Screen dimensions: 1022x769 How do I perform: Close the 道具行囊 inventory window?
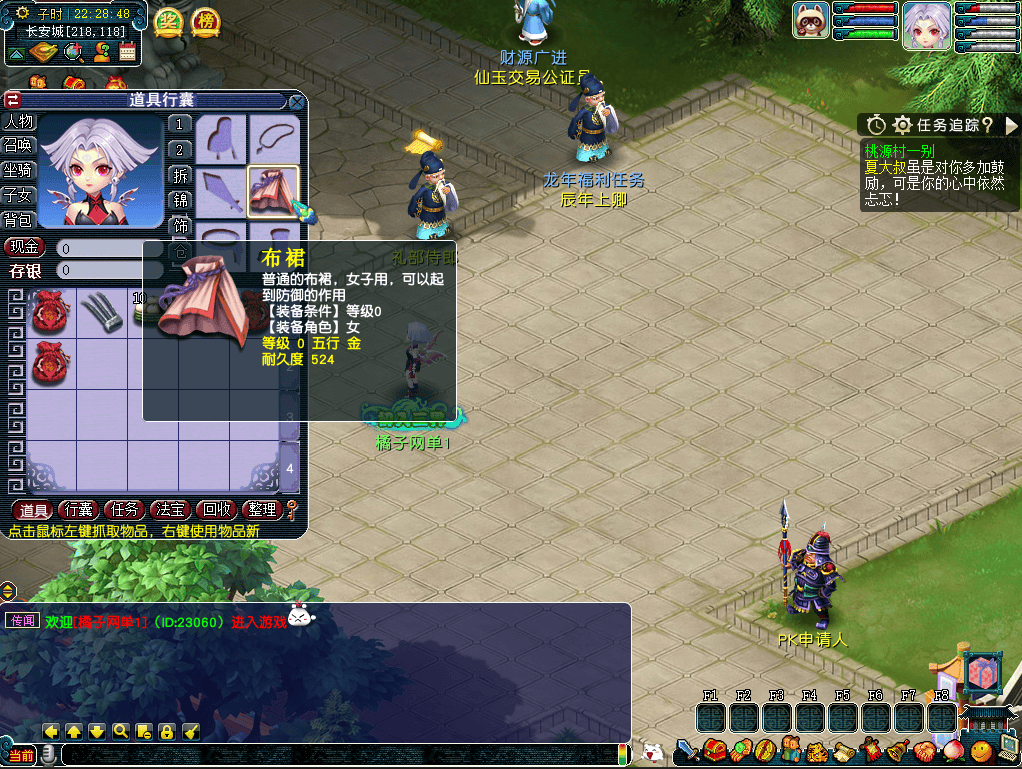pyautogui.click(x=296, y=101)
